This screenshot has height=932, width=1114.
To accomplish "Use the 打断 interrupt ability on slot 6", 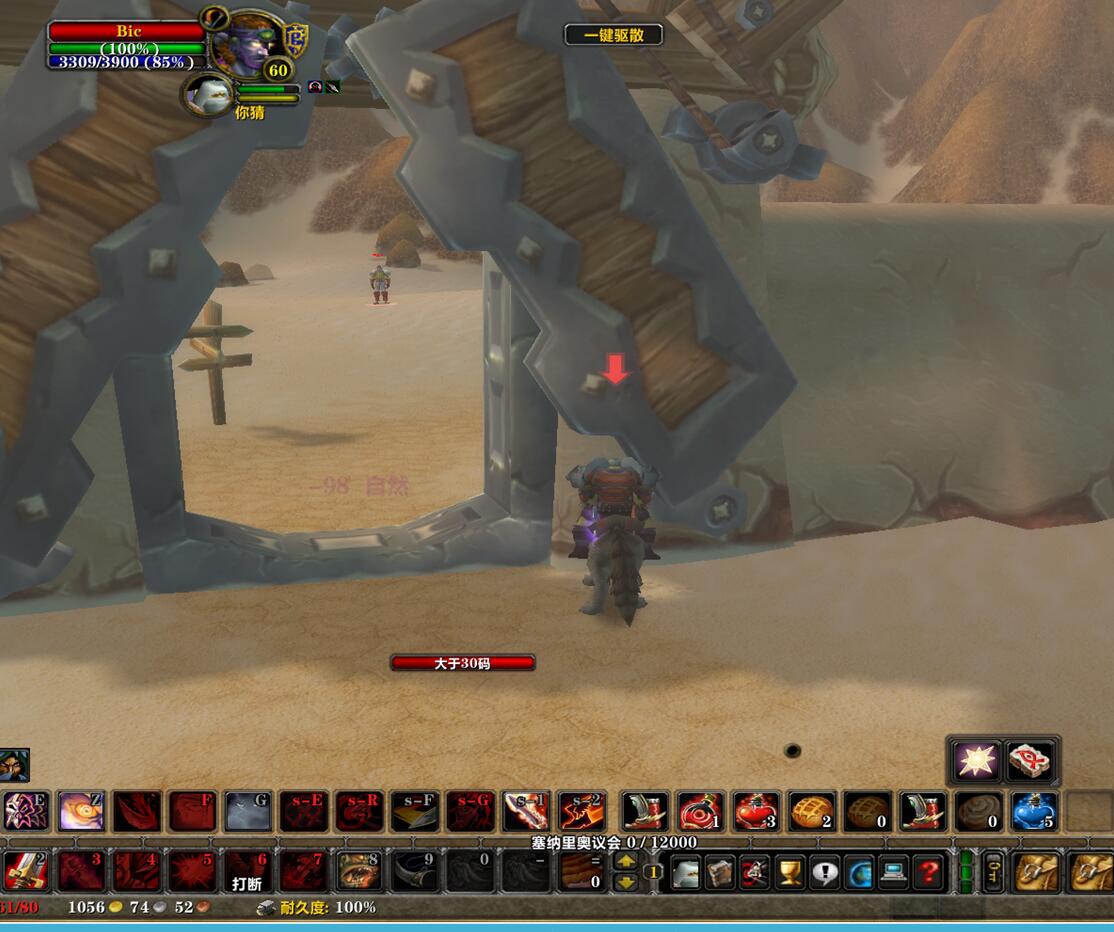I will click(x=247, y=871).
